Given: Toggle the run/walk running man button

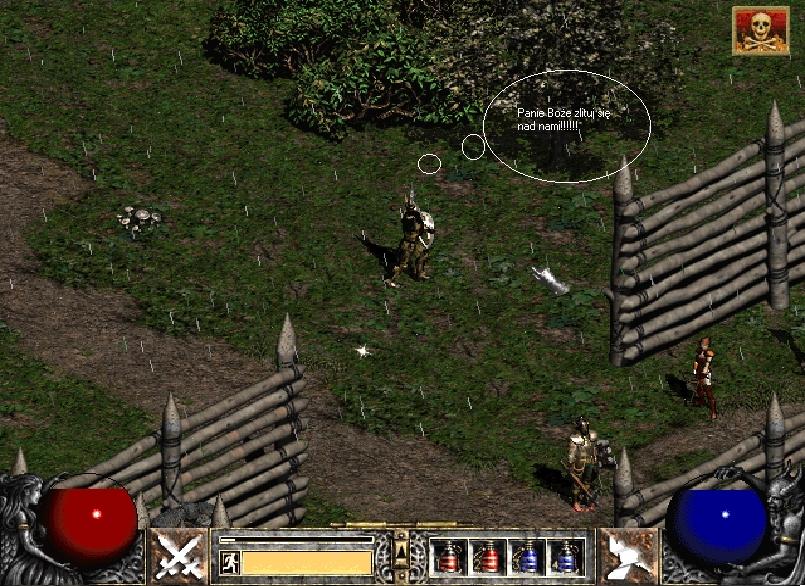Looking at the screenshot, I should (229, 562).
